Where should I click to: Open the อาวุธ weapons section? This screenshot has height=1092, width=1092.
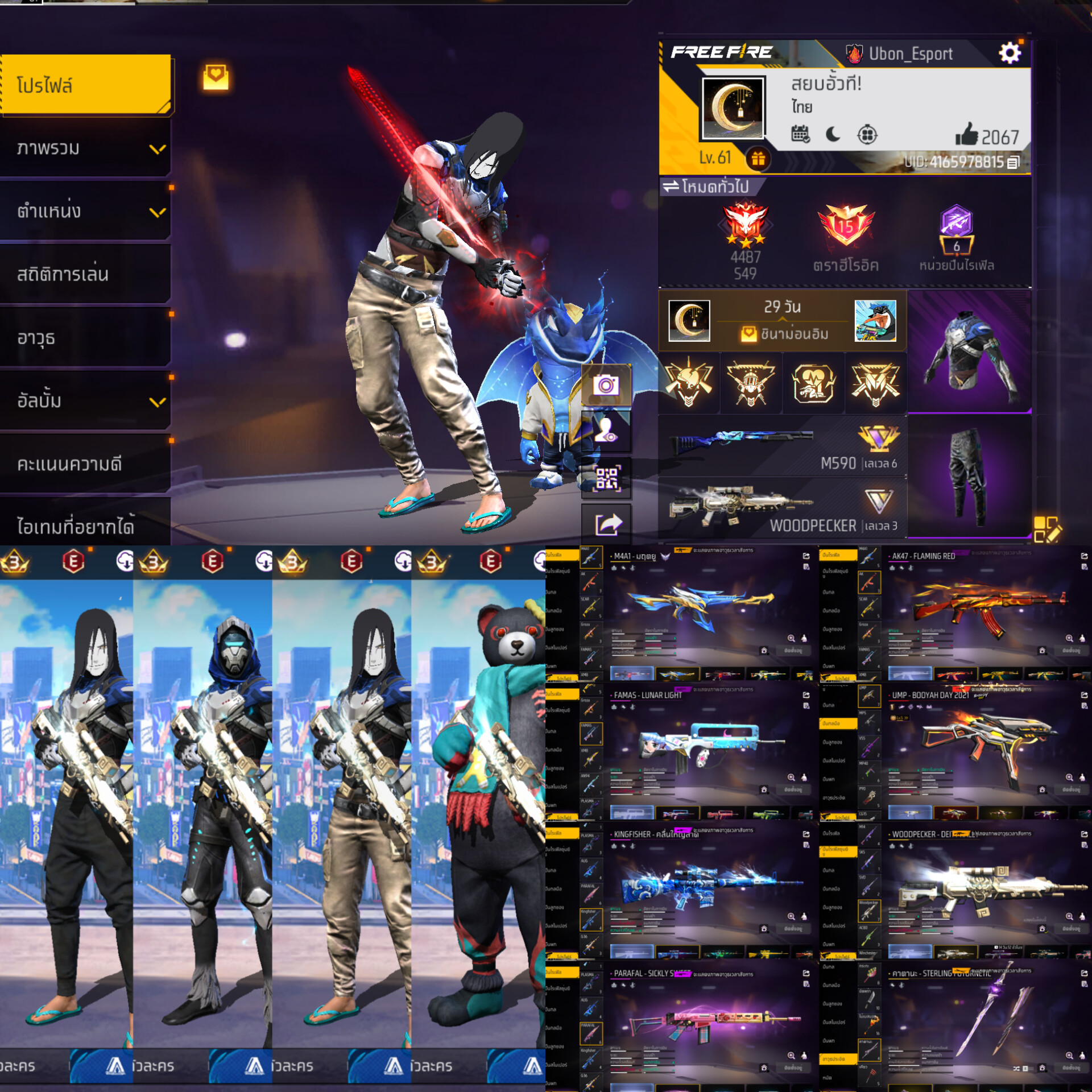(x=85, y=338)
